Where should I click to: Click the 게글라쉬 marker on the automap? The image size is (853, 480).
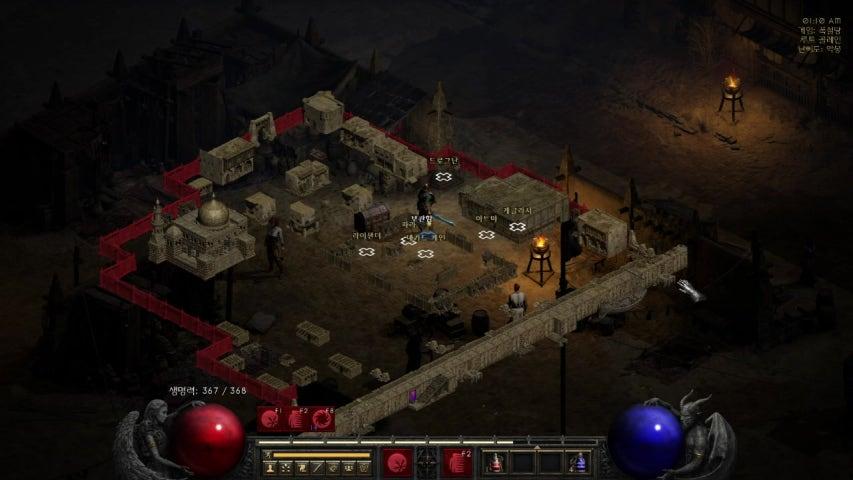tap(517, 227)
